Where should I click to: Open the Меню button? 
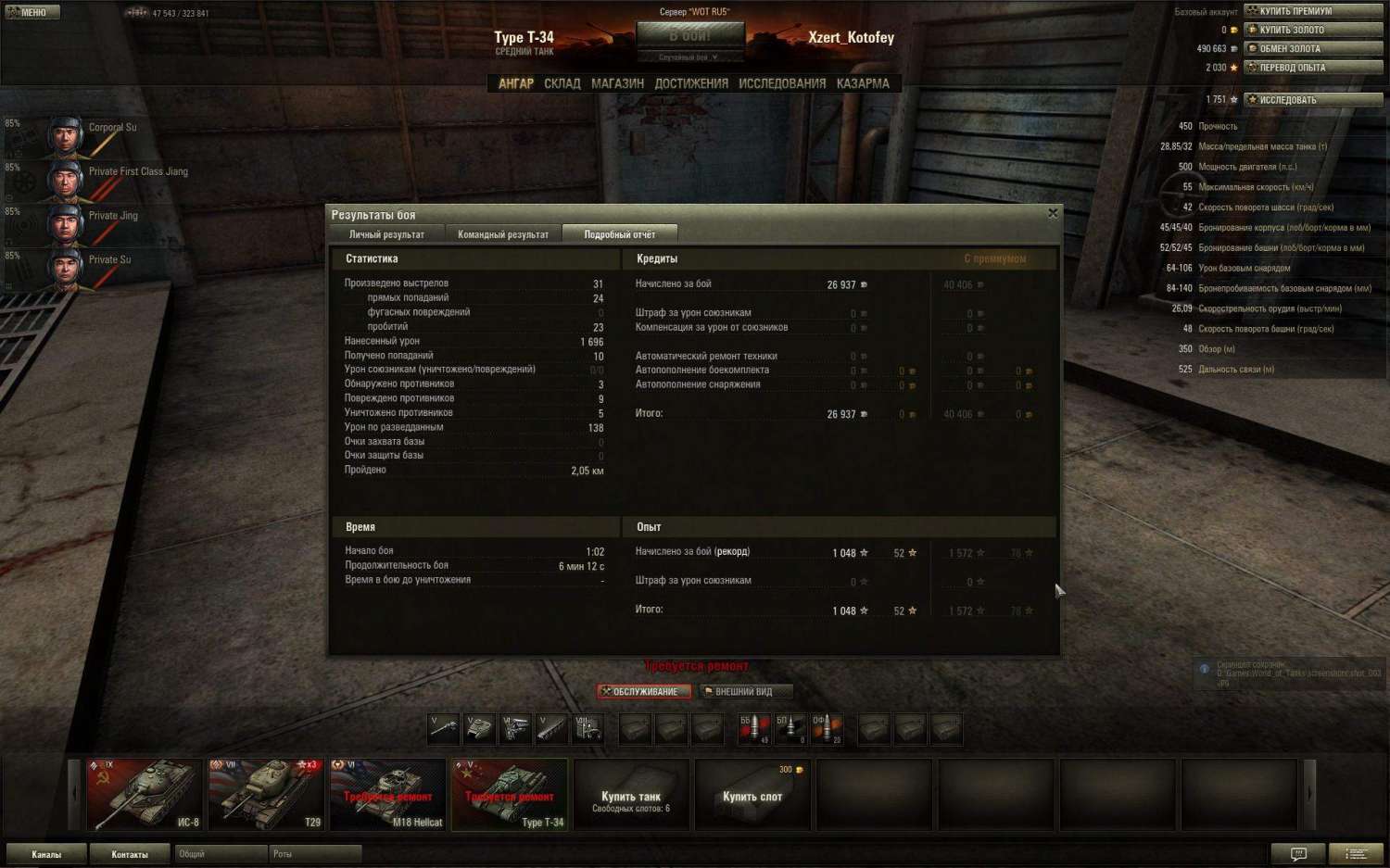pos(32,12)
